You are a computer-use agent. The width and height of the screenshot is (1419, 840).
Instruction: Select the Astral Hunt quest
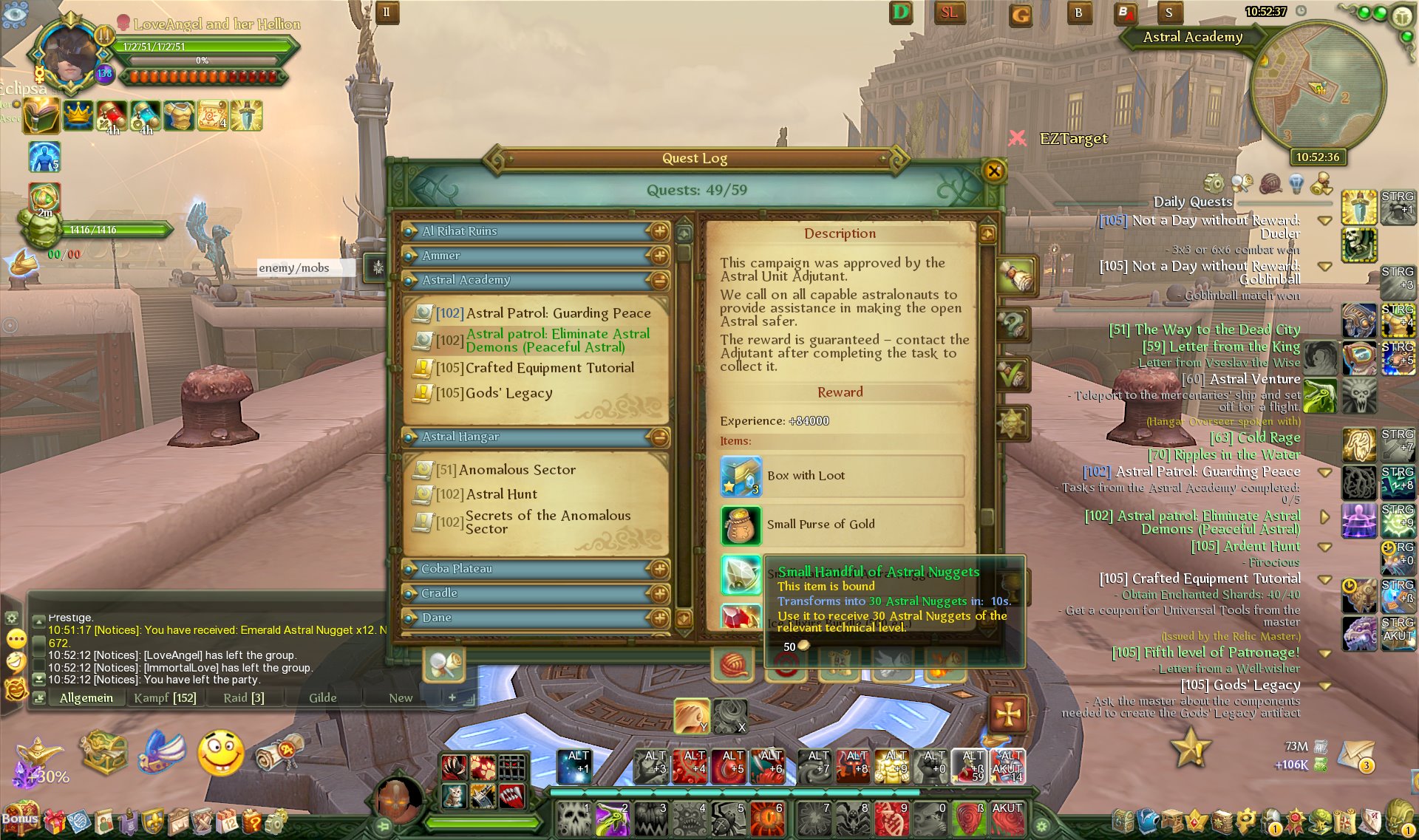coord(501,494)
